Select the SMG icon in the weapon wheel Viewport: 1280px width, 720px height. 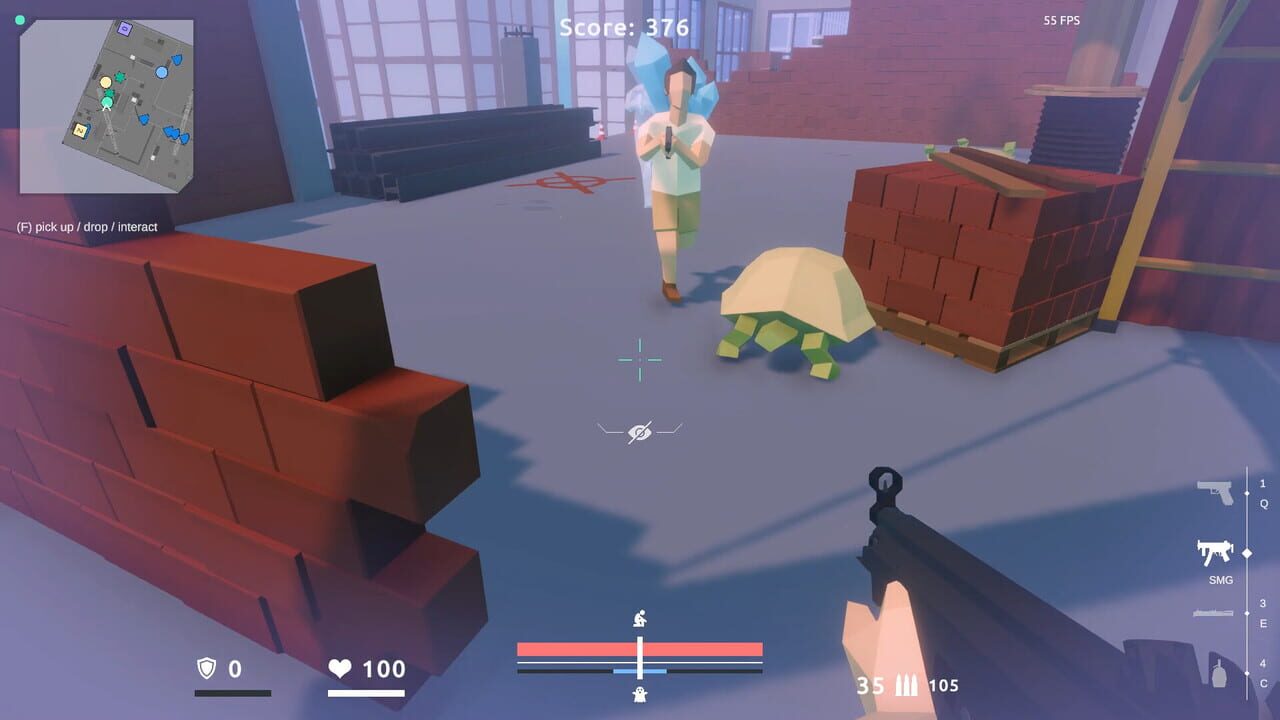pos(1214,551)
